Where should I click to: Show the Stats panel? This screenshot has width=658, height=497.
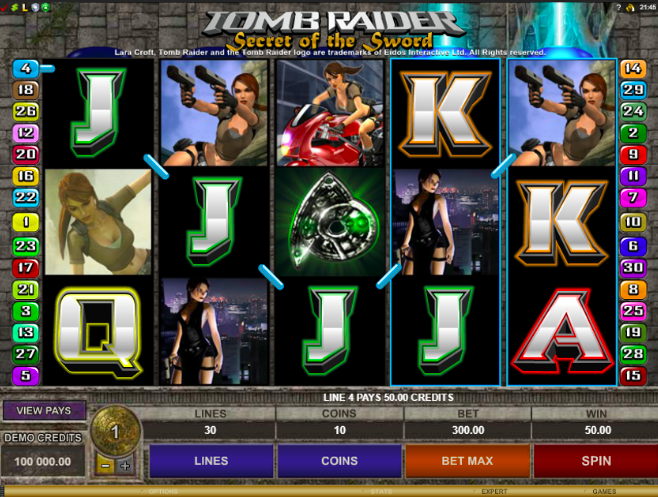tap(382, 492)
